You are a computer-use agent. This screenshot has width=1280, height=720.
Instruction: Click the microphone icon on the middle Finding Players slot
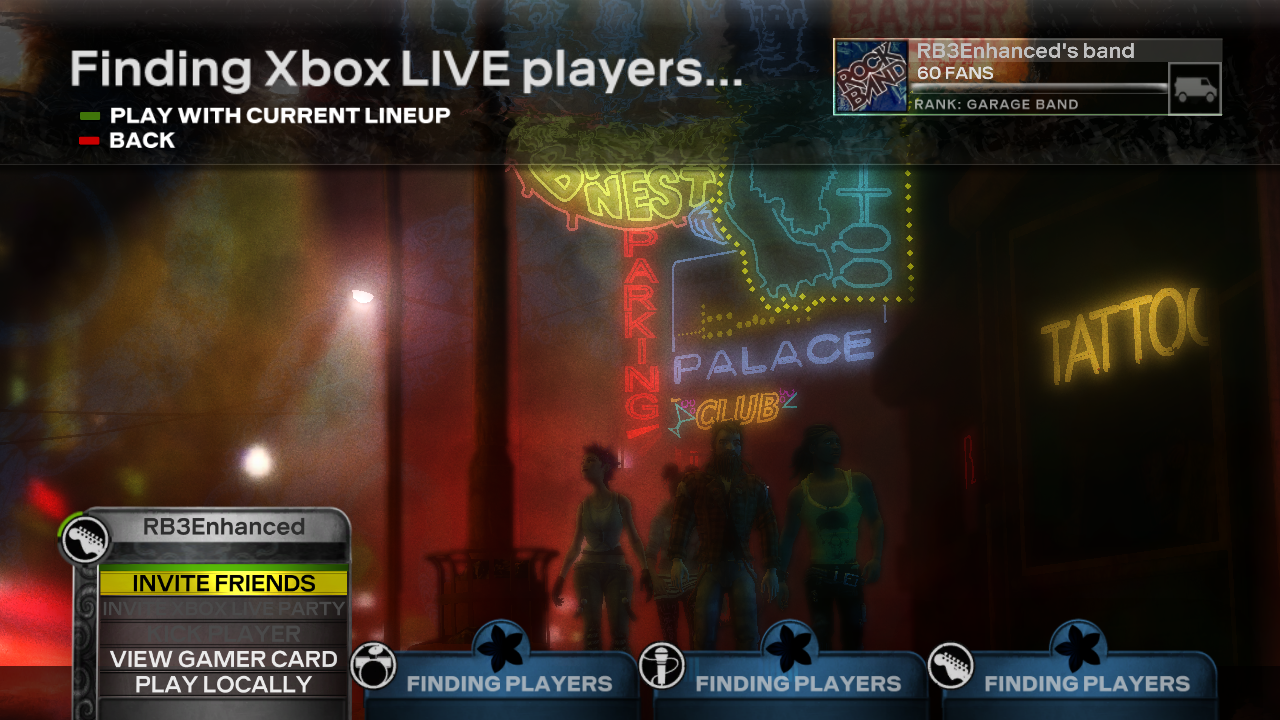point(663,663)
